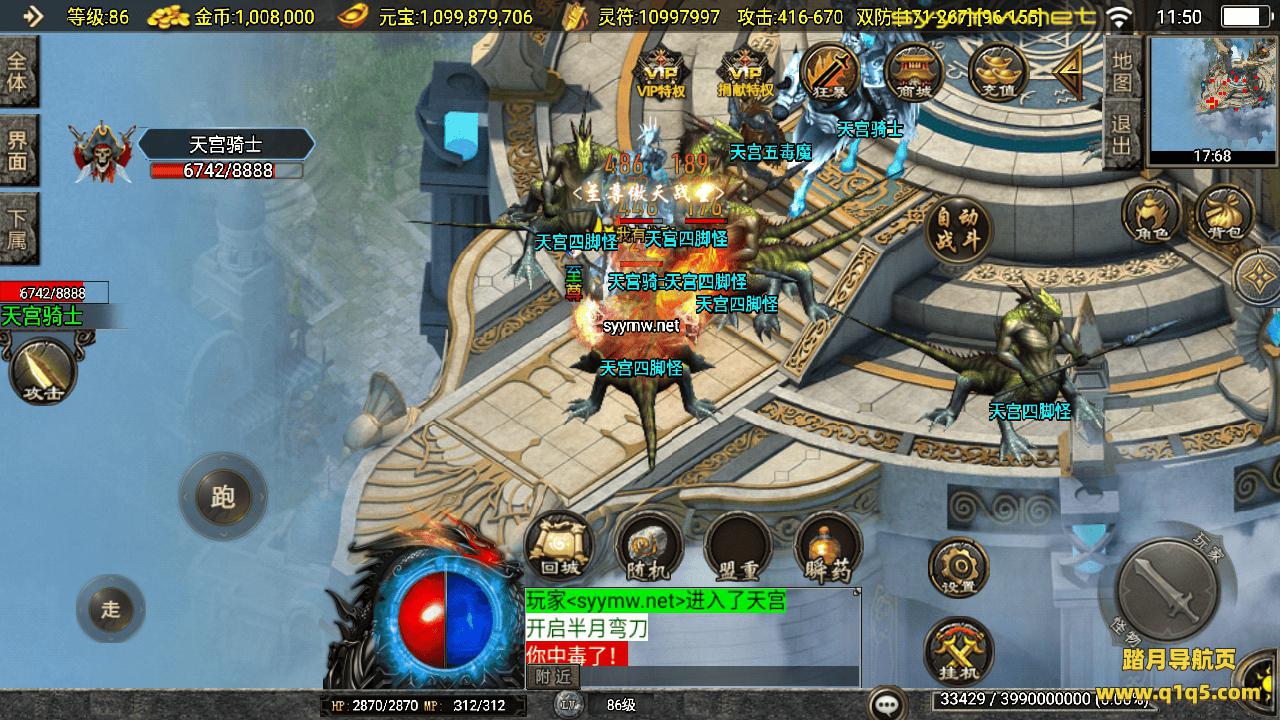Use the 回城 return-to-town scroll
Screen dimensions: 1280x720
click(x=560, y=547)
